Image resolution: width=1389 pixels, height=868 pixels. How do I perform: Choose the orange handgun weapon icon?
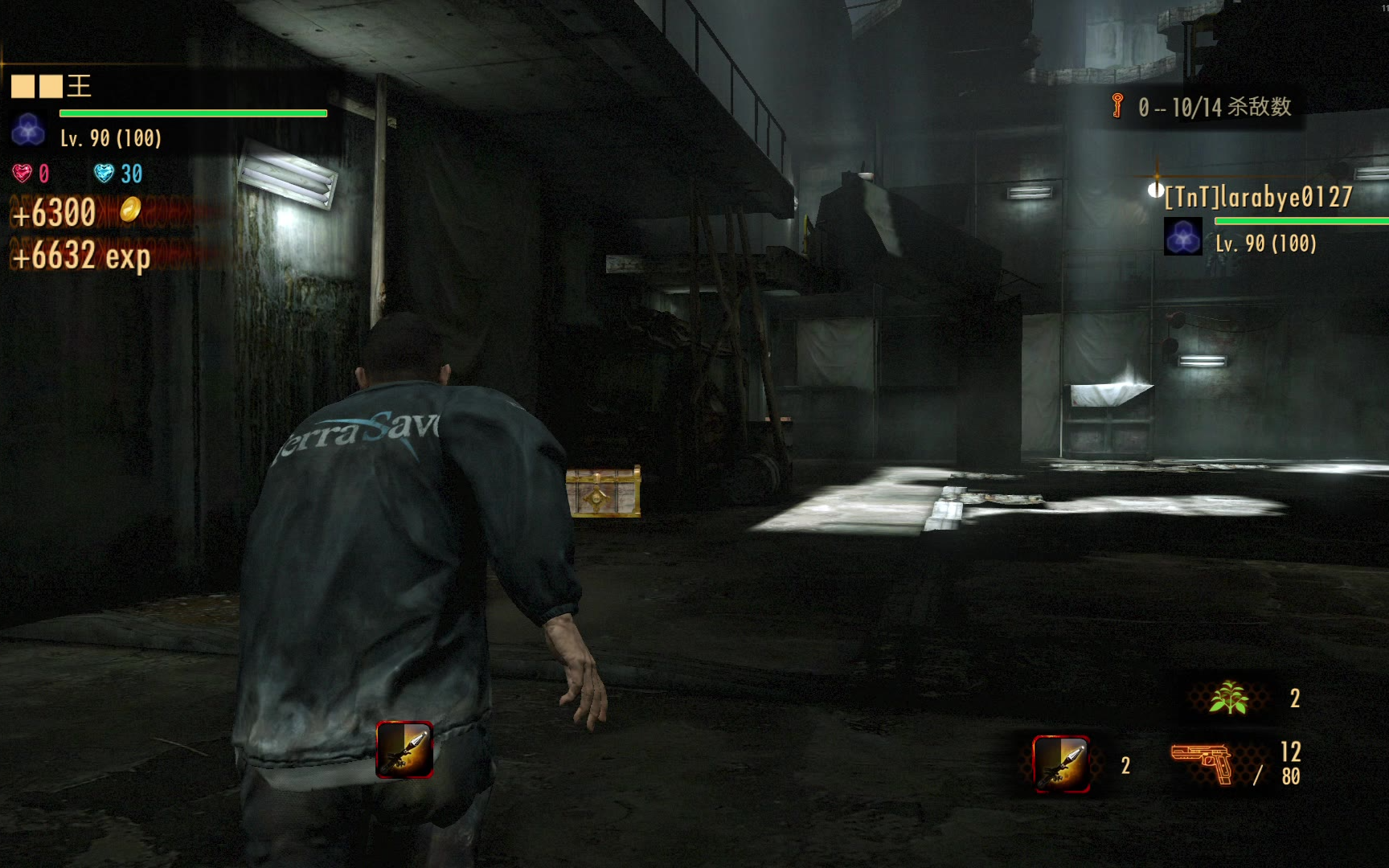pyautogui.click(x=1202, y=764)
